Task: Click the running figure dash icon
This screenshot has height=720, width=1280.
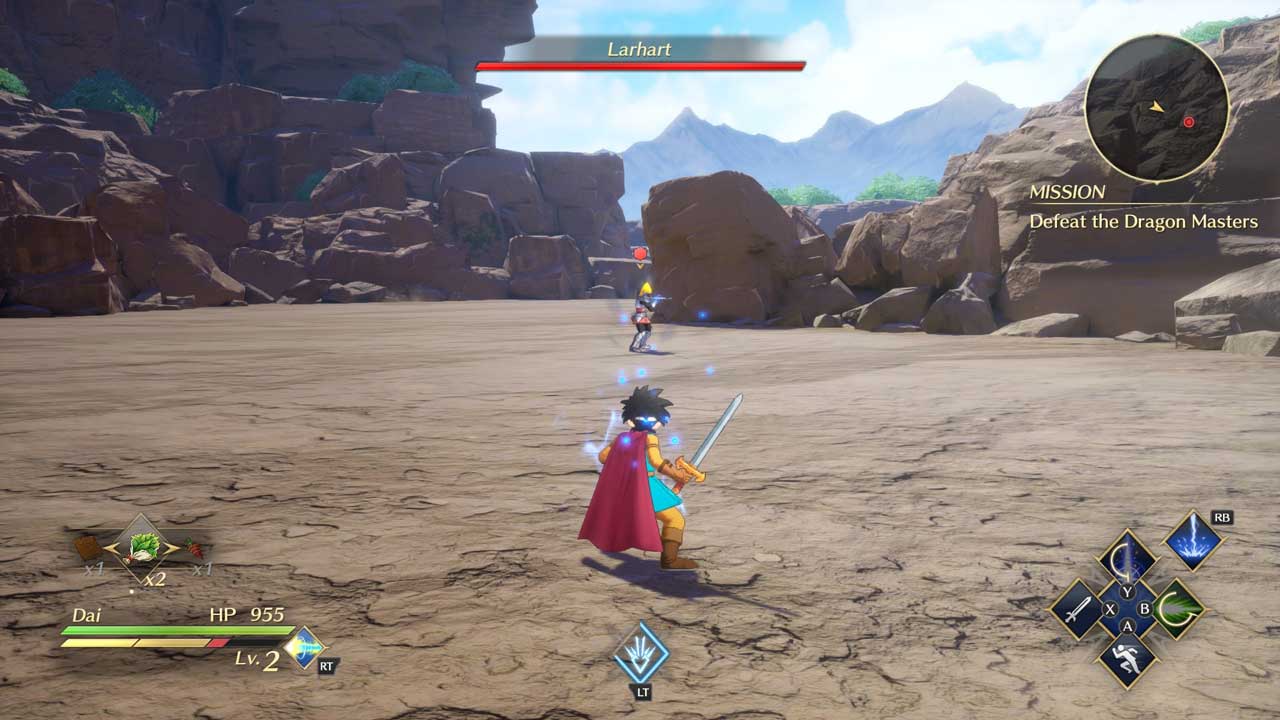Action: pos(1127,658)
